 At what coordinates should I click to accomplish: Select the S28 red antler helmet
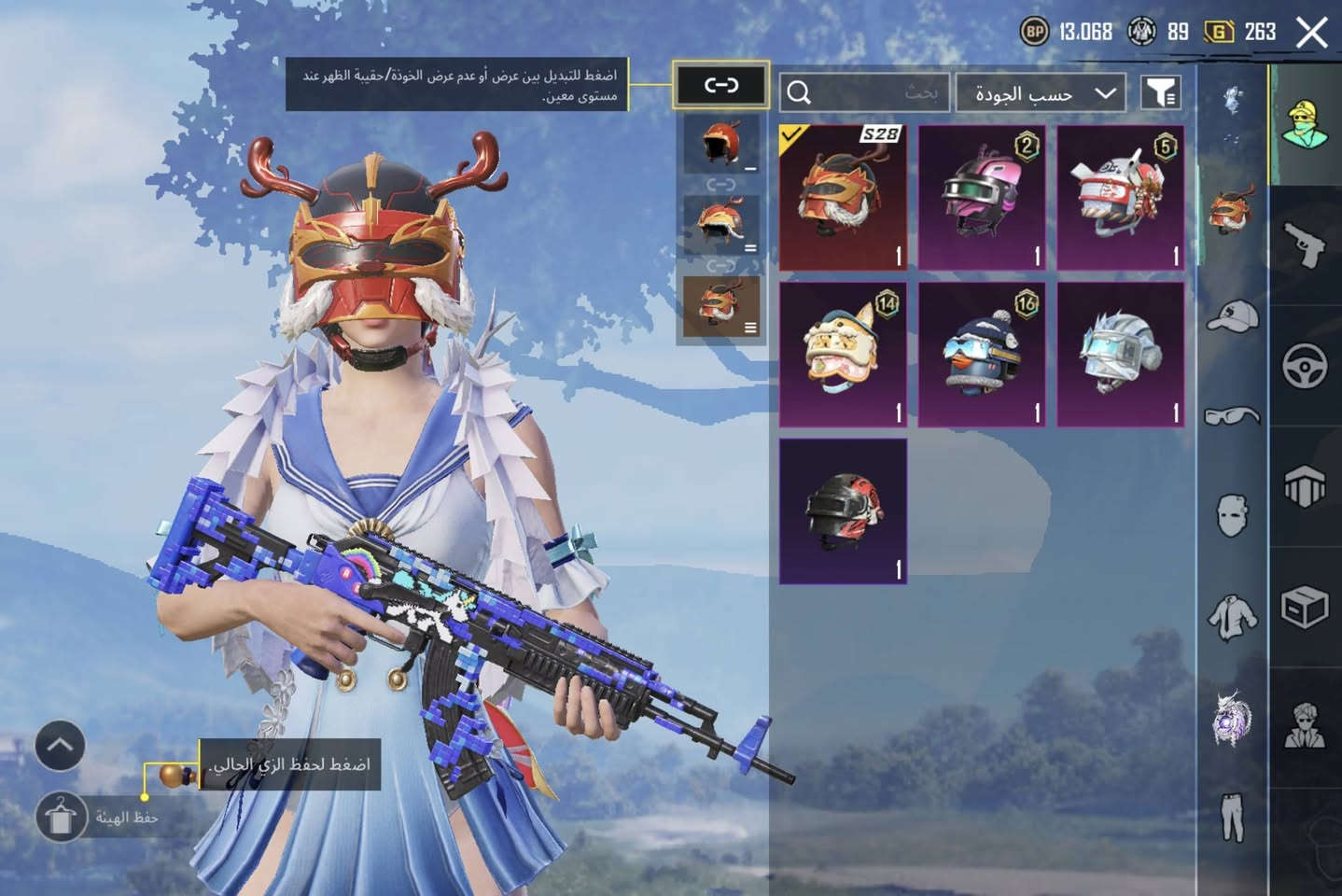click(x=842, y=198)
